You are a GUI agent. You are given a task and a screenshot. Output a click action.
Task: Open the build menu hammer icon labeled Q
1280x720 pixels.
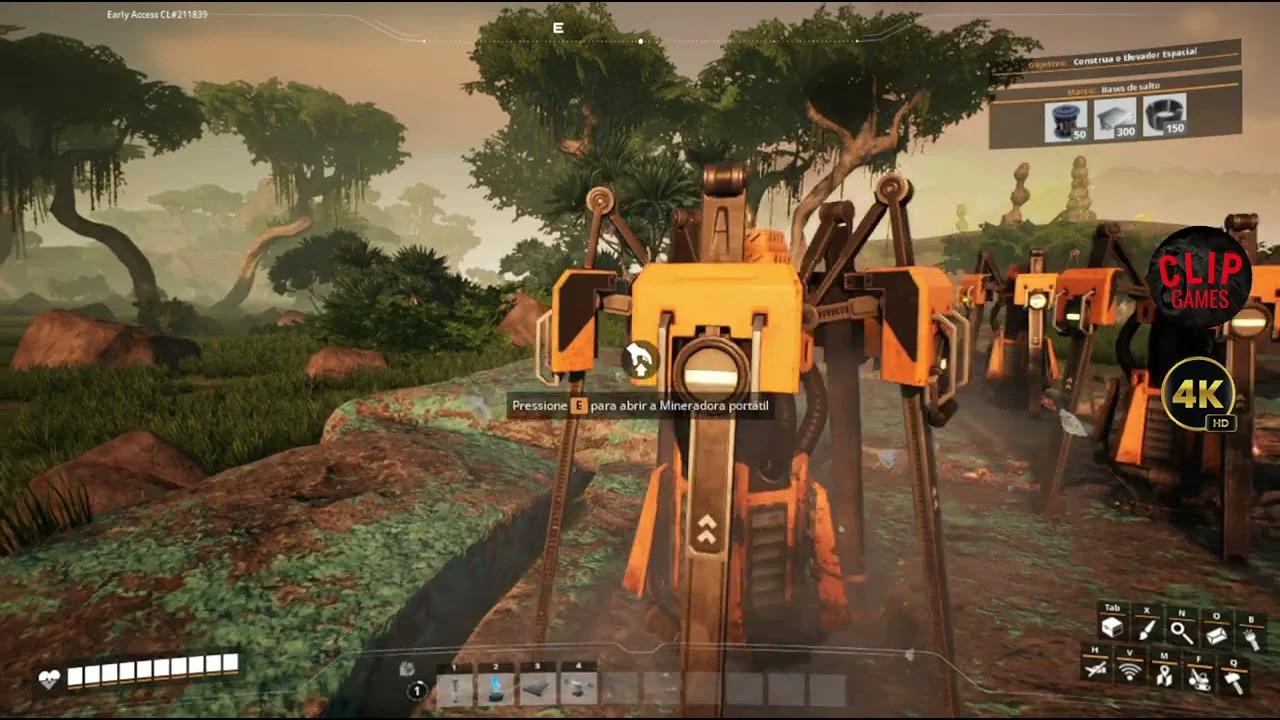tap(1233, 680)
